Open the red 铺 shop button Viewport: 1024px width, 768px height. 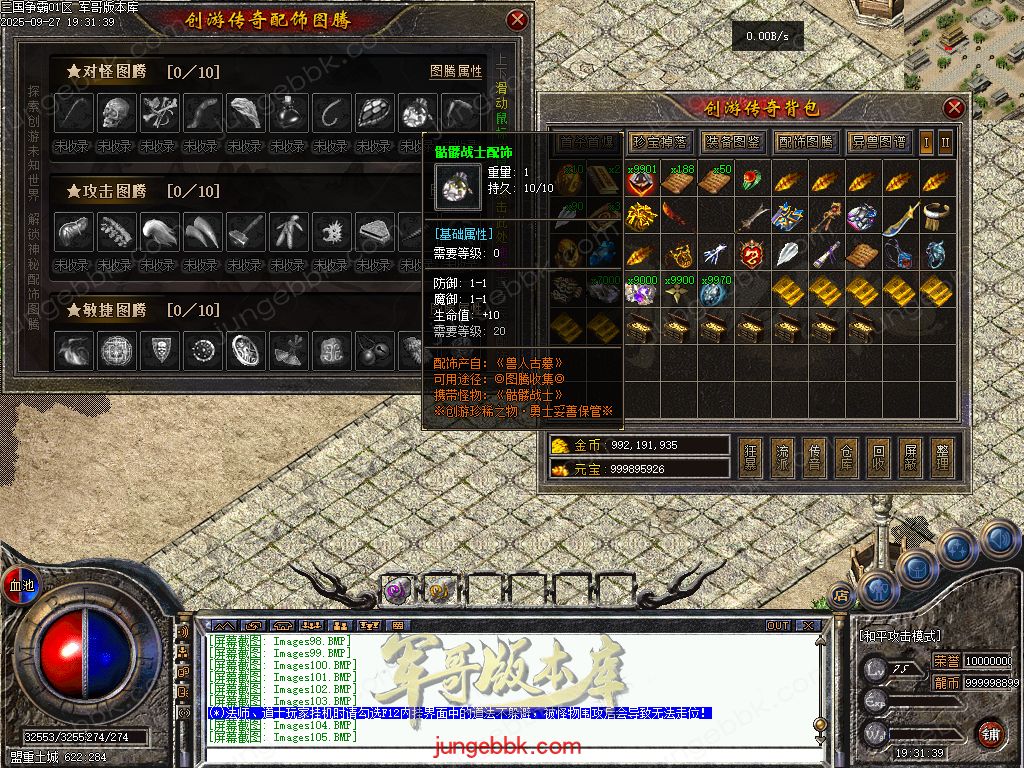coord(989,733)
